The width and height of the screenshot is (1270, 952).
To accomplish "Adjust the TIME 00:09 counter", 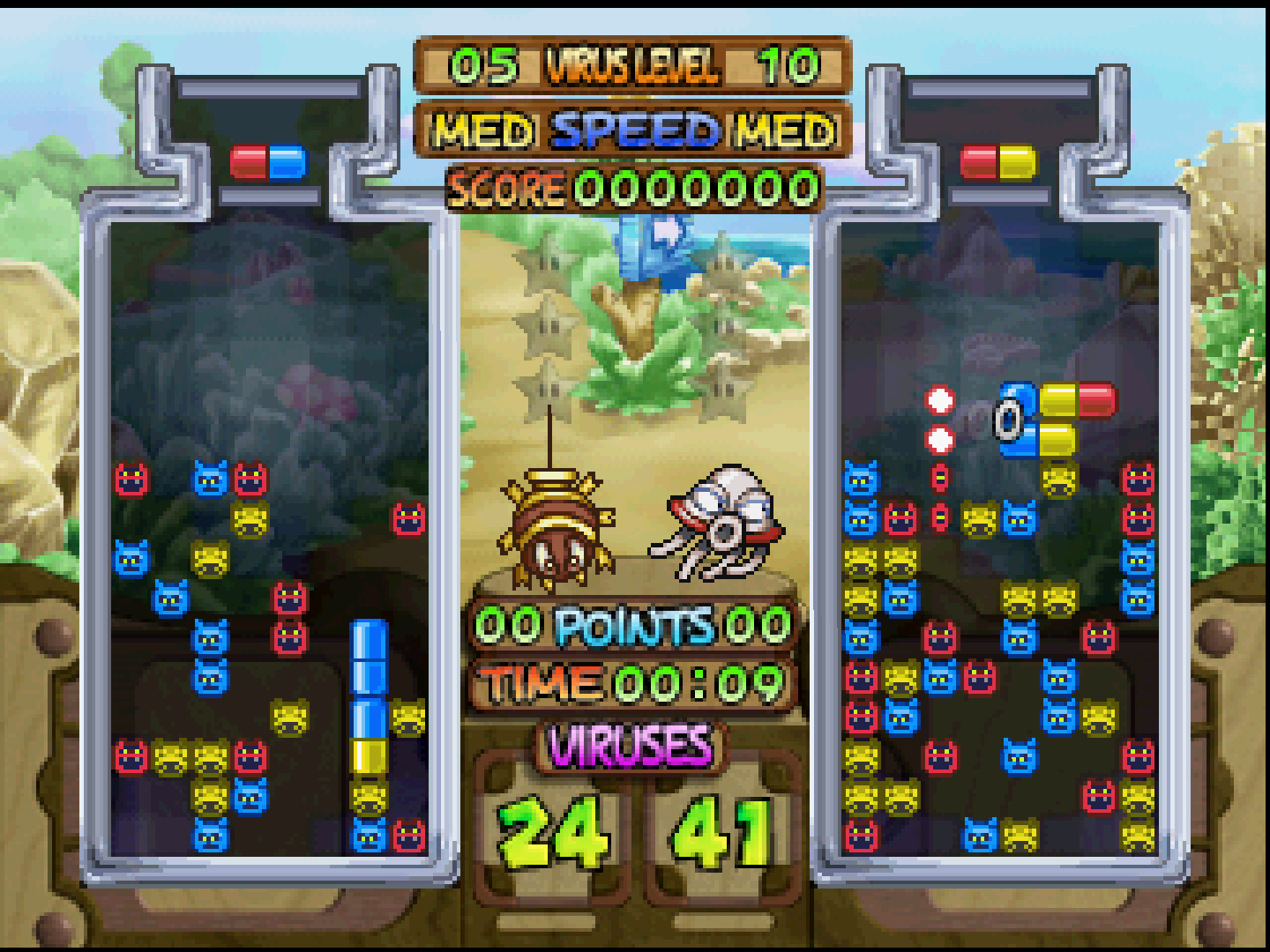I will [x=633, y=680].
